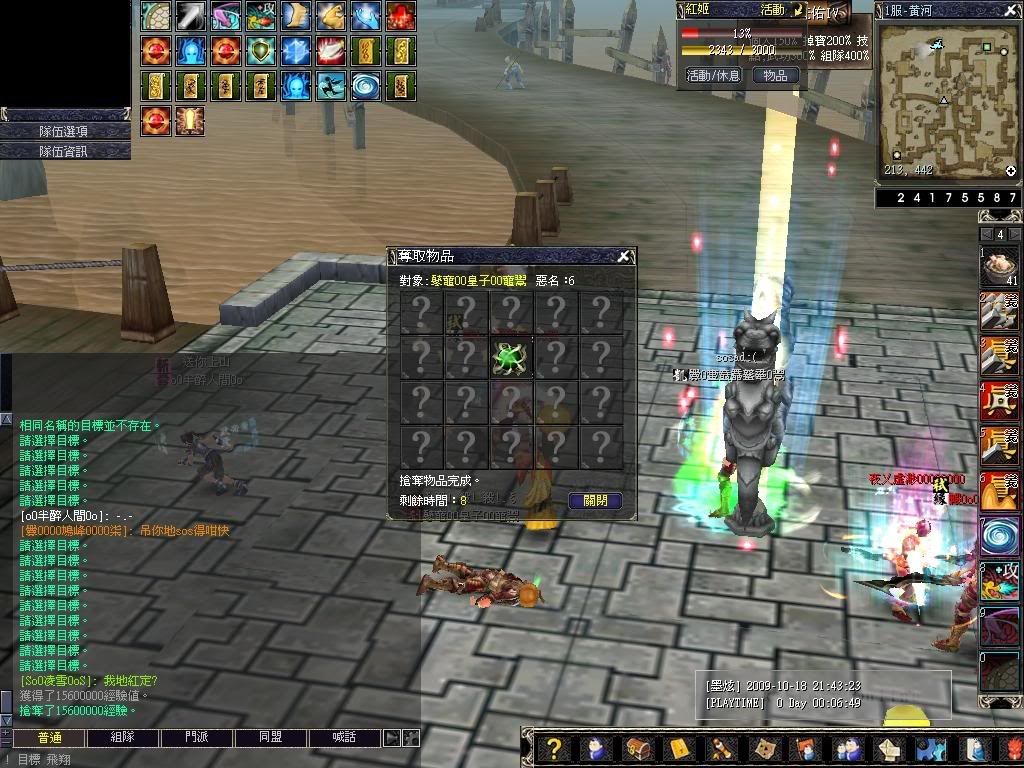Activate the blue swirl skill on the side hotbar
The height and width of the screenshot is (768, 1024).
[999, 534]
